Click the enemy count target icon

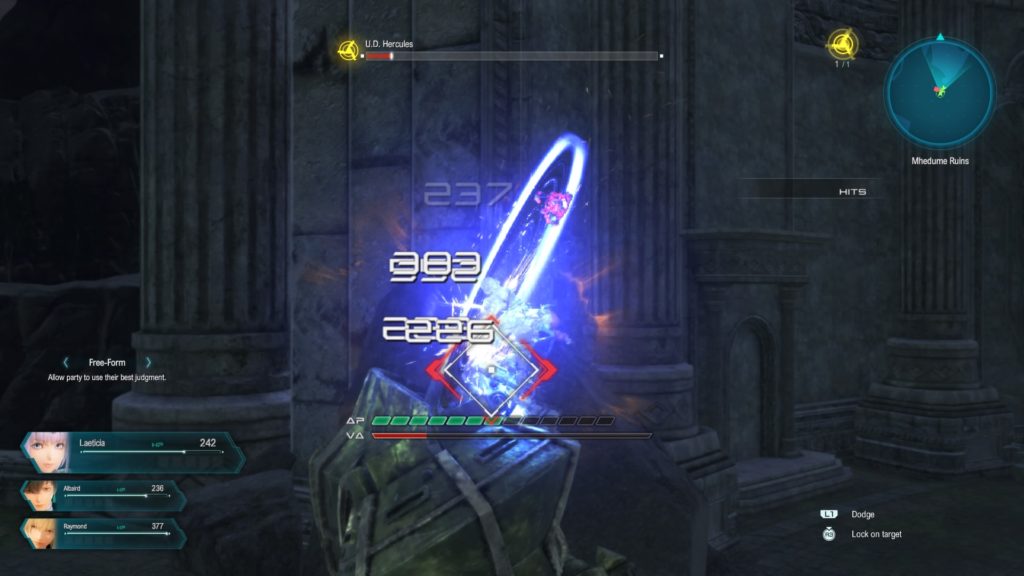[x=841, y=44]
